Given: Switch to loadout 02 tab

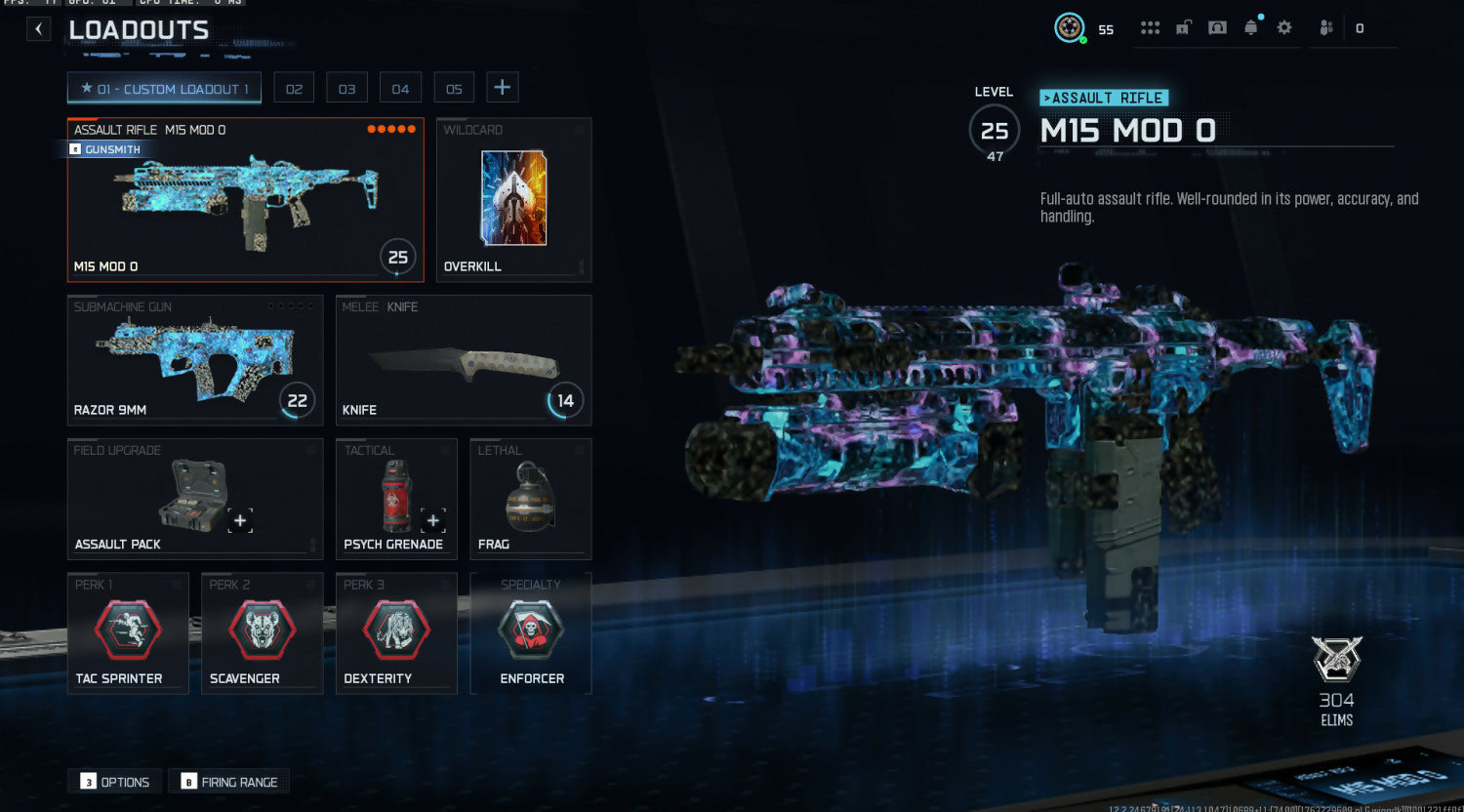Looking at the screenshot, I should pyautogui.click(x=294, y=89).
